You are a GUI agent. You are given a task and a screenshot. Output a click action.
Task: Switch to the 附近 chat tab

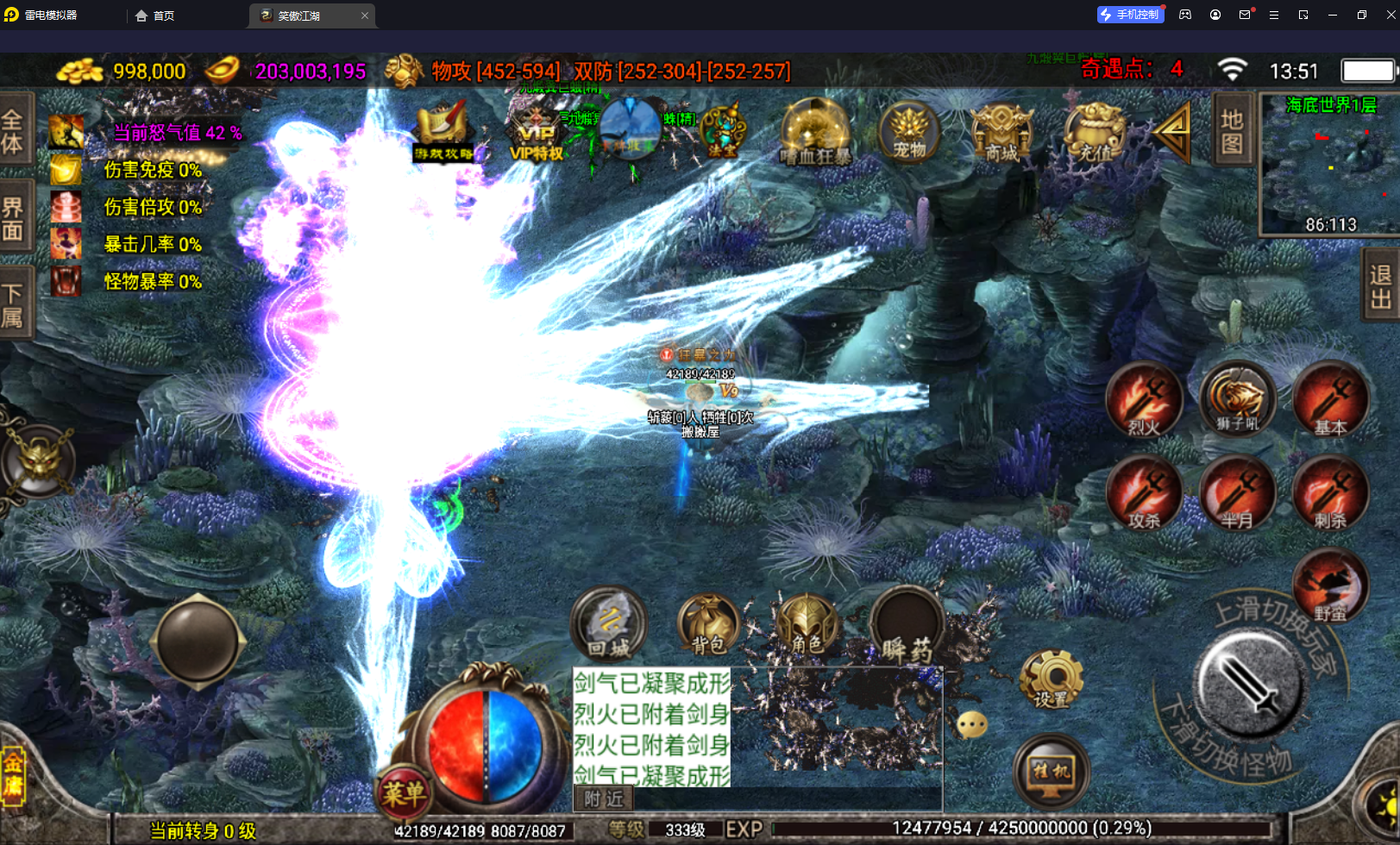click(604, 799)
